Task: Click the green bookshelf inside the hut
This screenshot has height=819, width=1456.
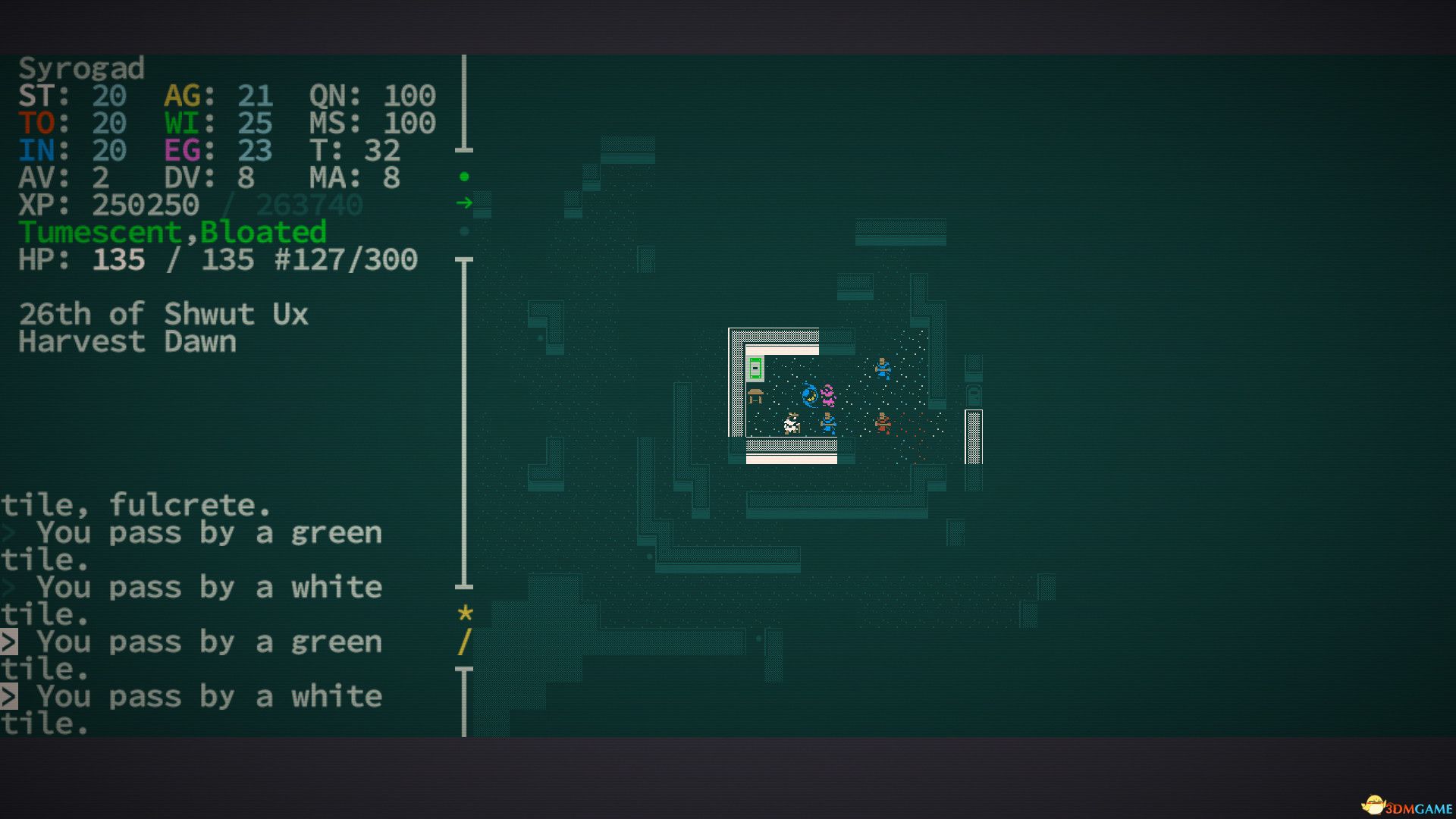Action: coord(756,369)
